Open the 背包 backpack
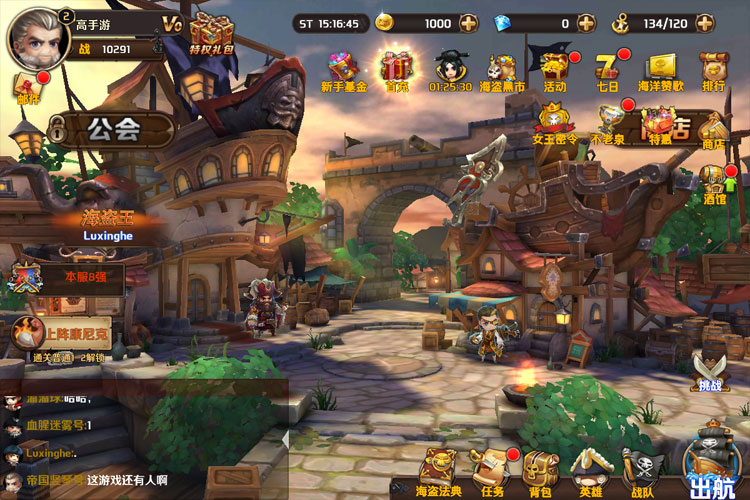The image size is (750, 500). [541, 470]
